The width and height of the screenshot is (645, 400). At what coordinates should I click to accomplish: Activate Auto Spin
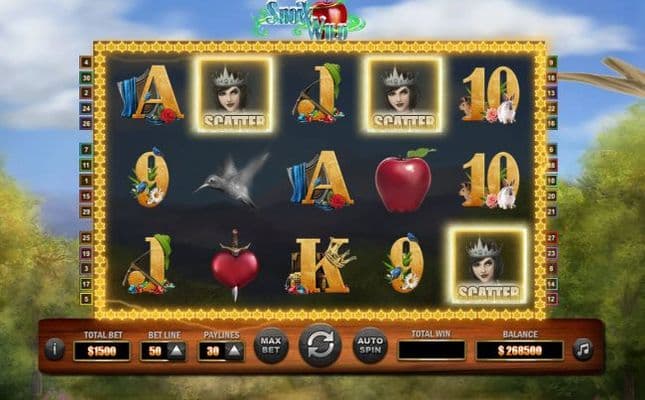(369, 346)
